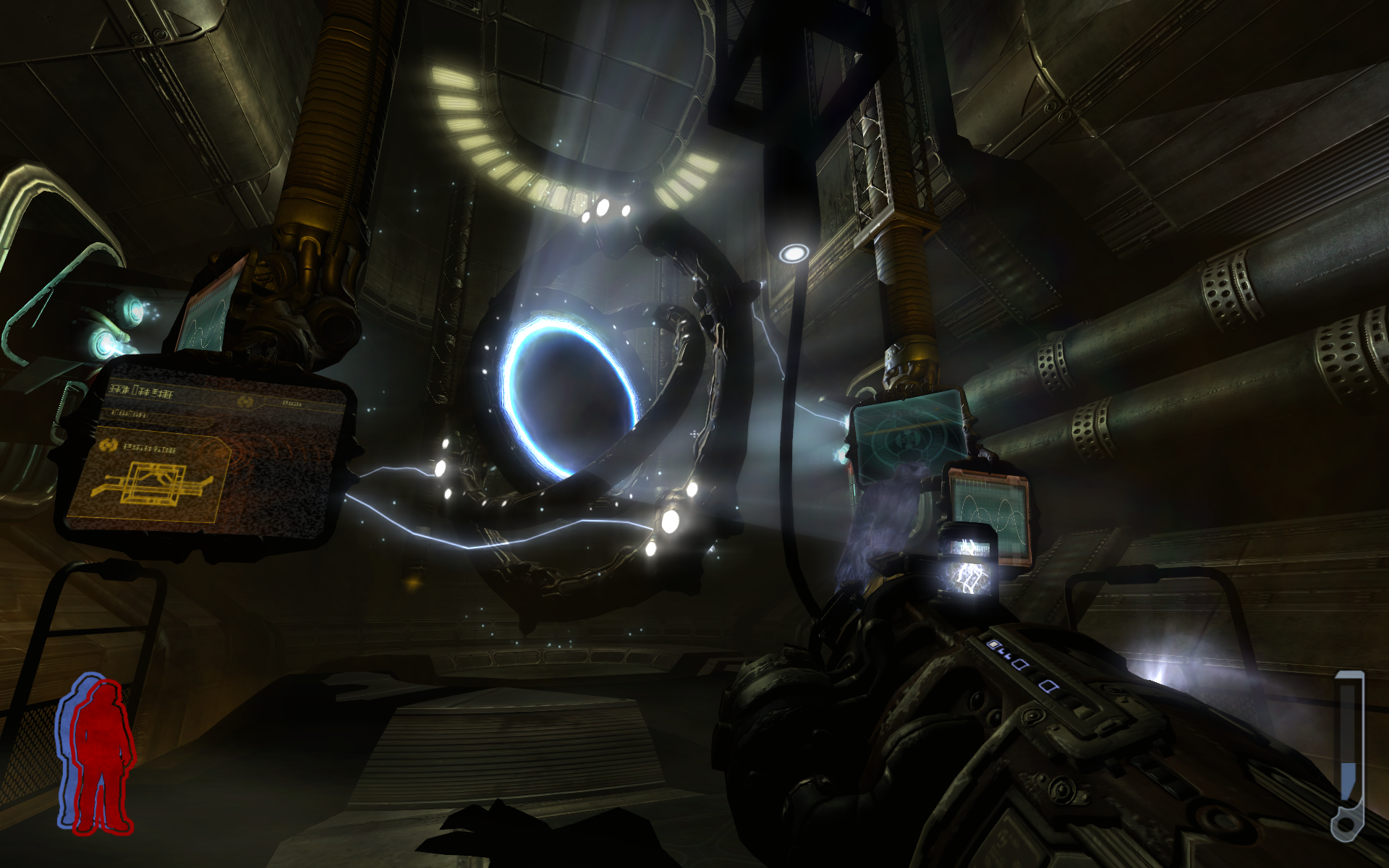Image resolution: width=1389 pixels, height=868 pixels.
Task: Switch to the glyph label tab at the panel's top right
Action: [291, 403]
